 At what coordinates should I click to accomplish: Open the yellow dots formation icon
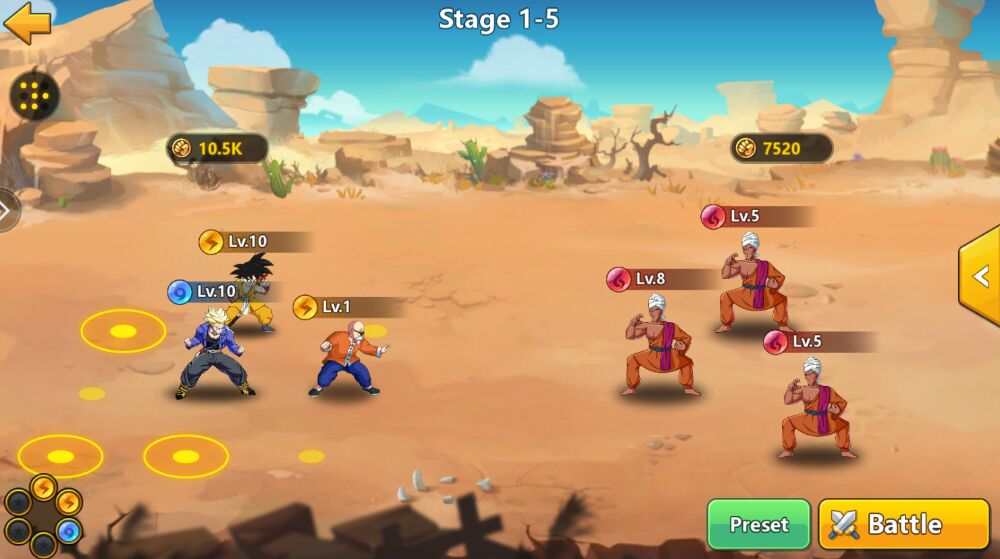coord(35,97)
